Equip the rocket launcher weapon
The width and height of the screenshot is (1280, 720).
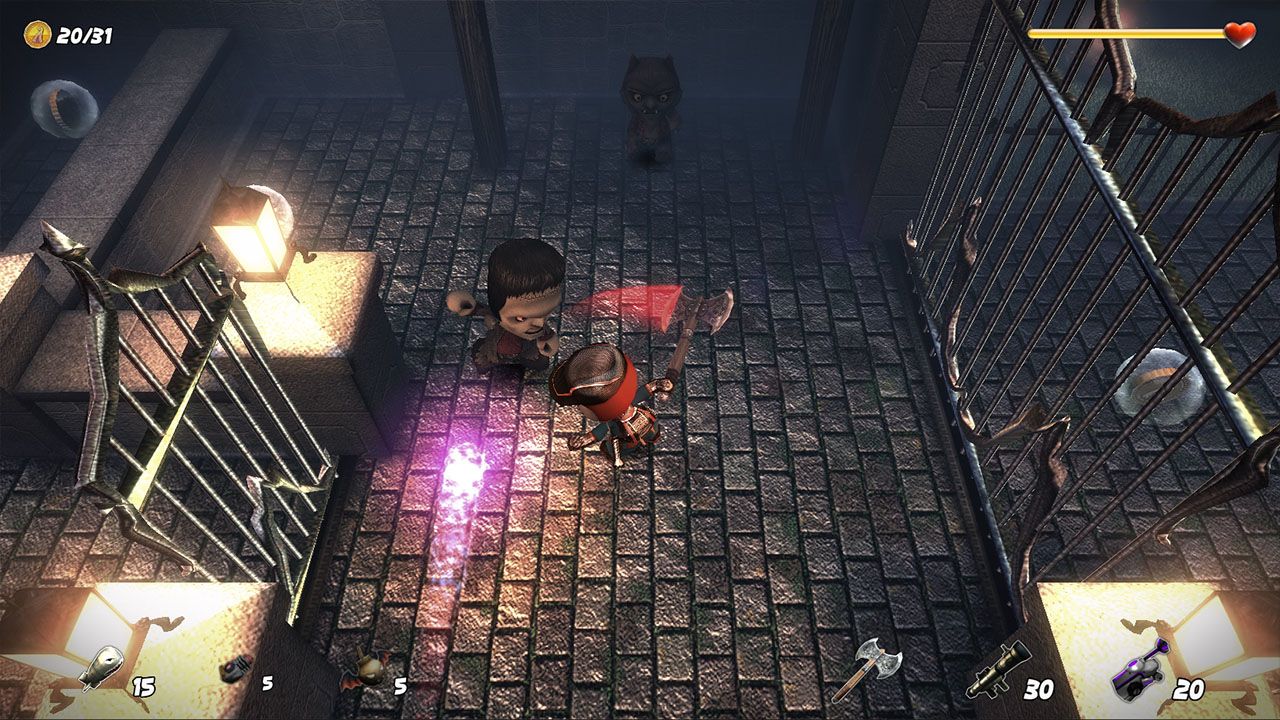[x=997, y=672]
